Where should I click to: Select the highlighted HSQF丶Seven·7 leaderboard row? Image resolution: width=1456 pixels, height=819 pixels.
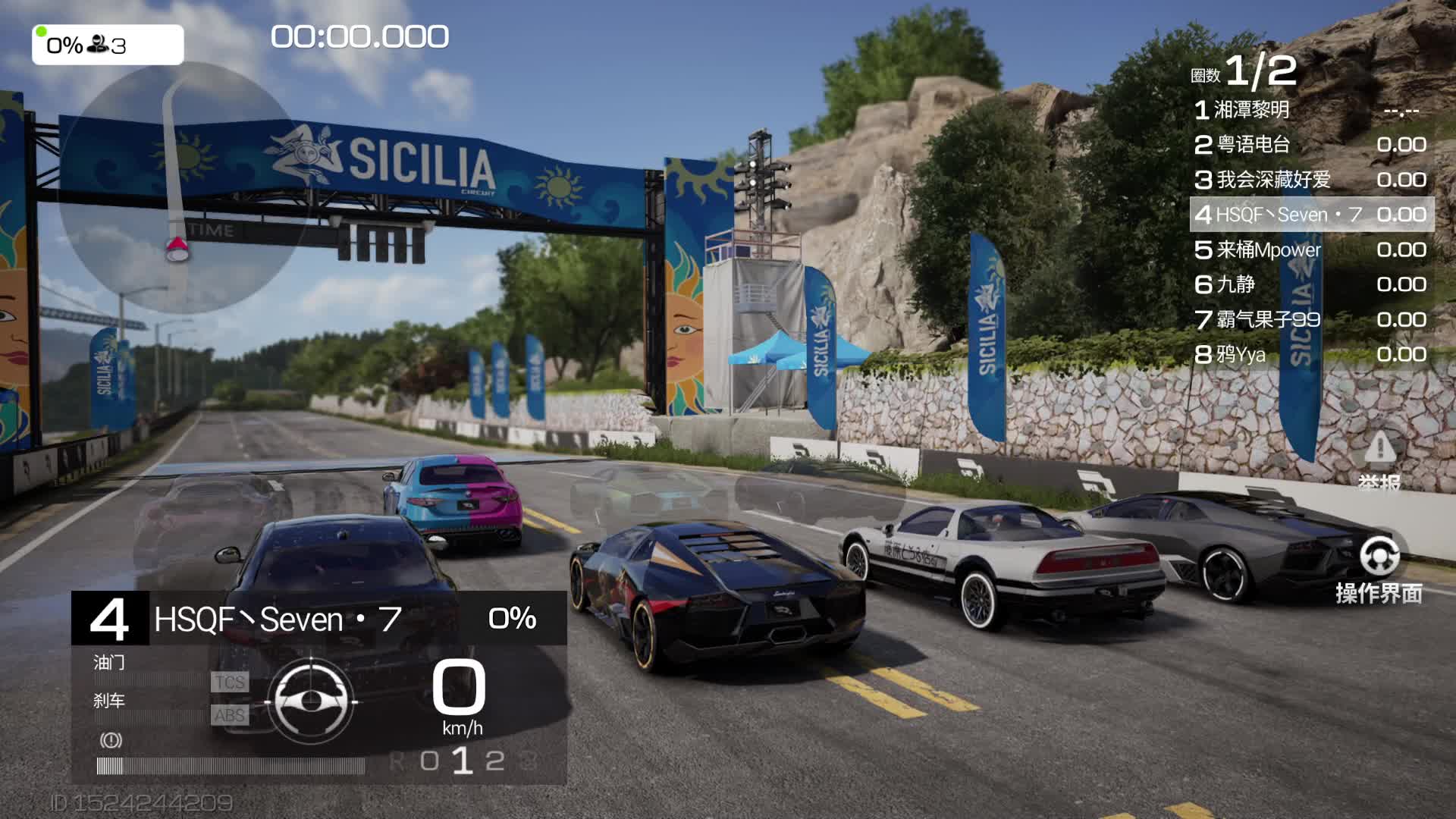tap(1311, 215)
